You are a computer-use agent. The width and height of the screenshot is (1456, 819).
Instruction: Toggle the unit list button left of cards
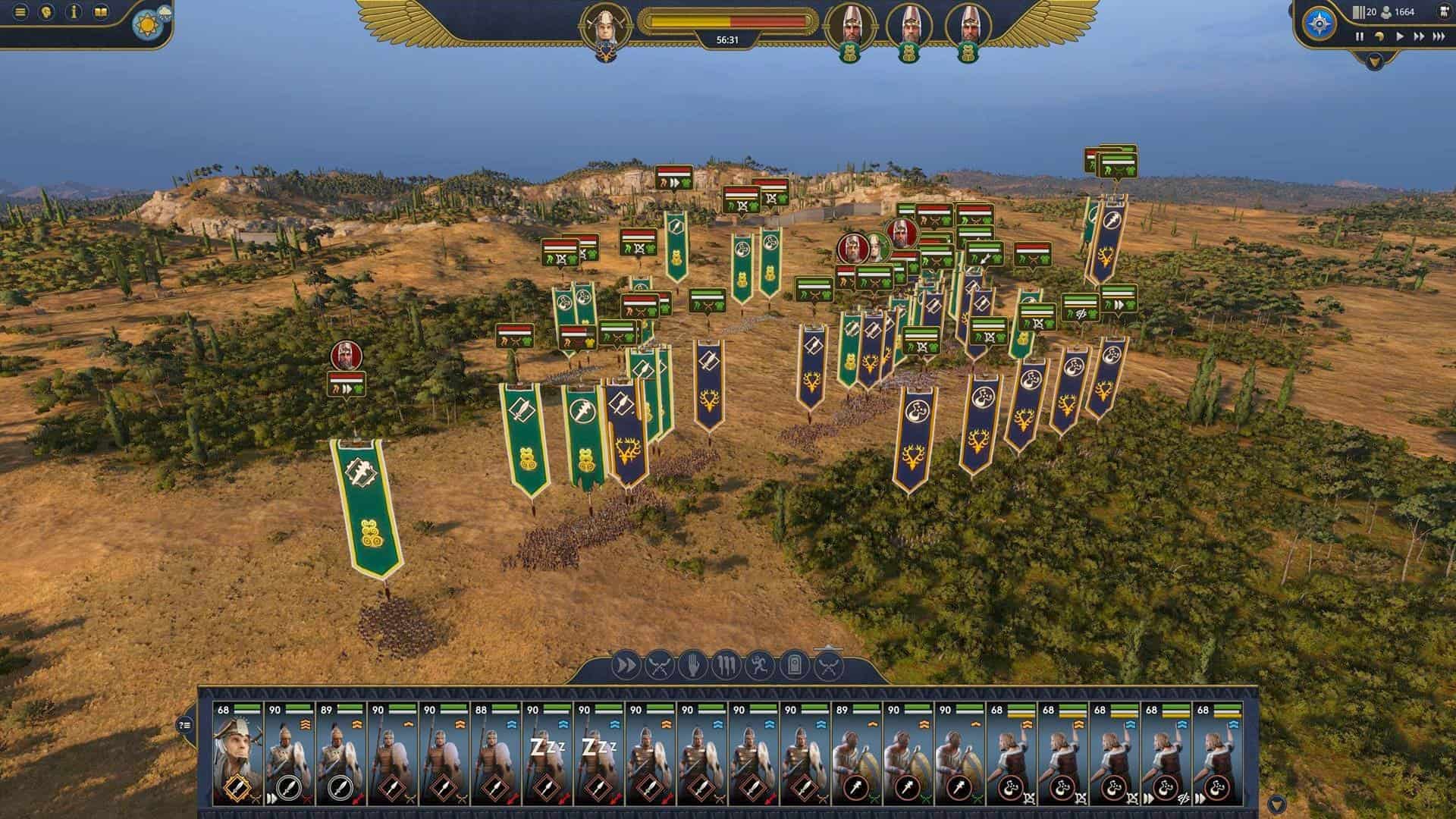[186, 725]
